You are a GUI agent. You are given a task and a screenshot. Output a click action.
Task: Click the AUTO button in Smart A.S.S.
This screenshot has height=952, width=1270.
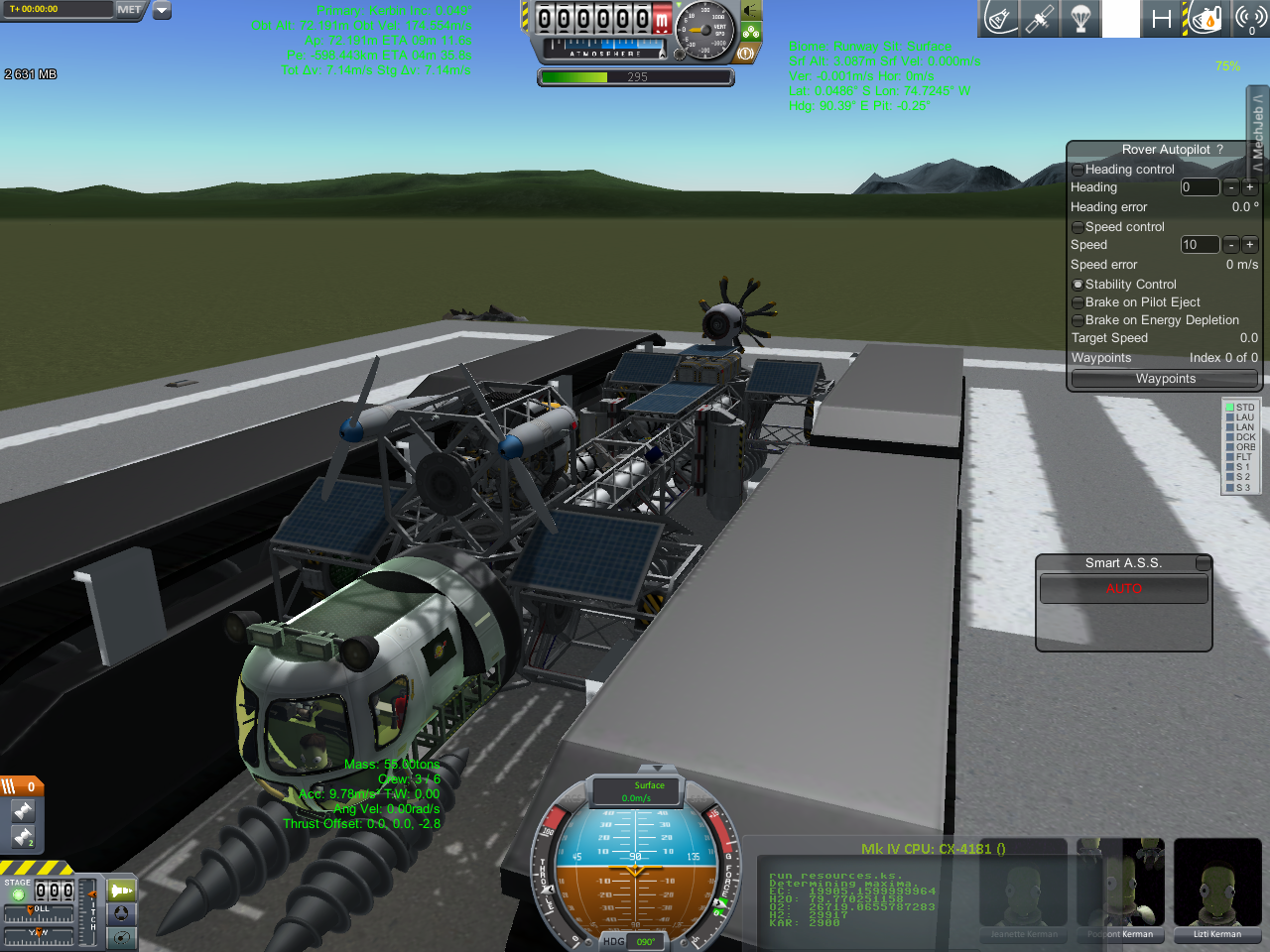1123,589
